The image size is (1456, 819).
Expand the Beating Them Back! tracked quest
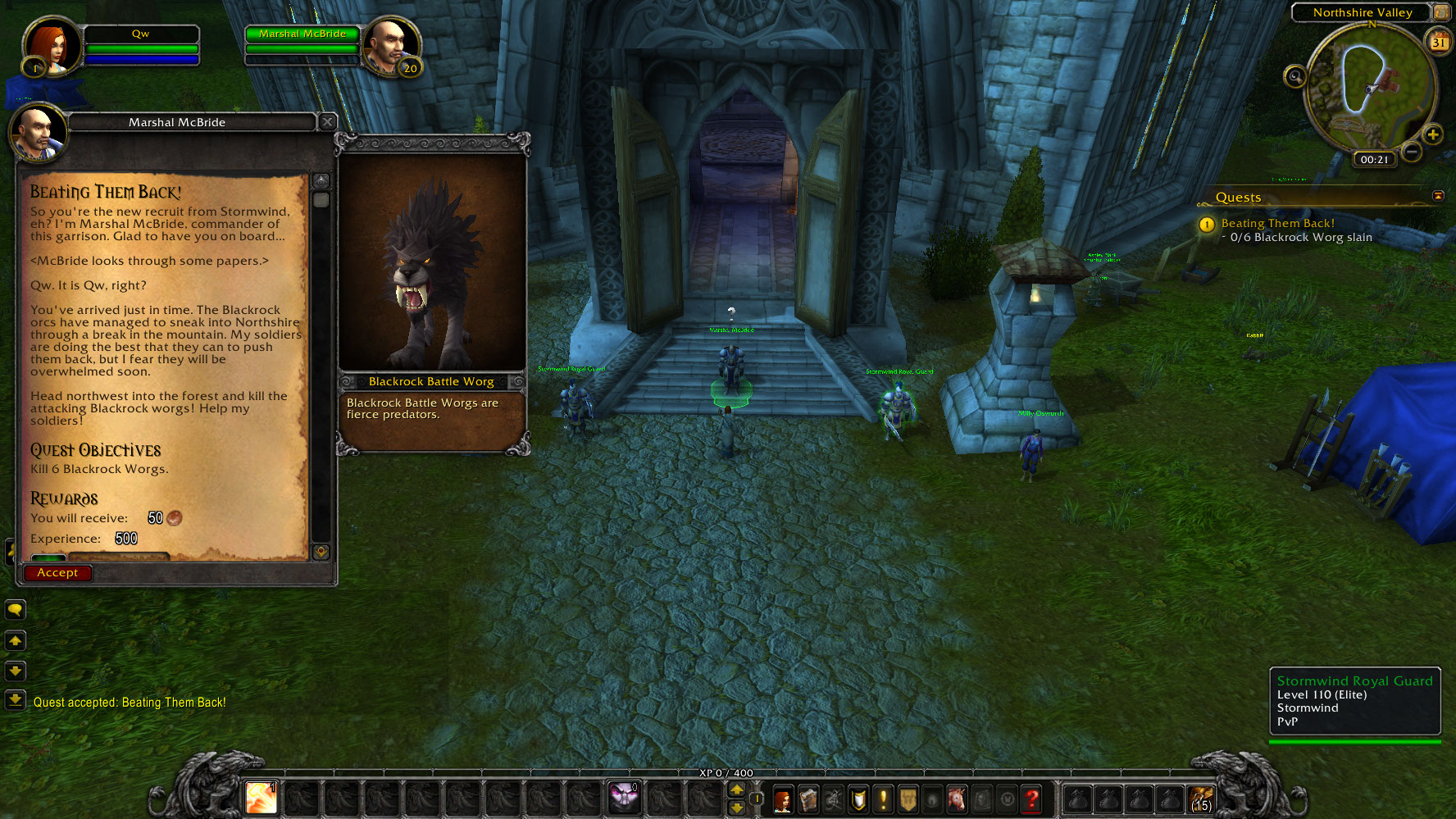(1276, 223)
